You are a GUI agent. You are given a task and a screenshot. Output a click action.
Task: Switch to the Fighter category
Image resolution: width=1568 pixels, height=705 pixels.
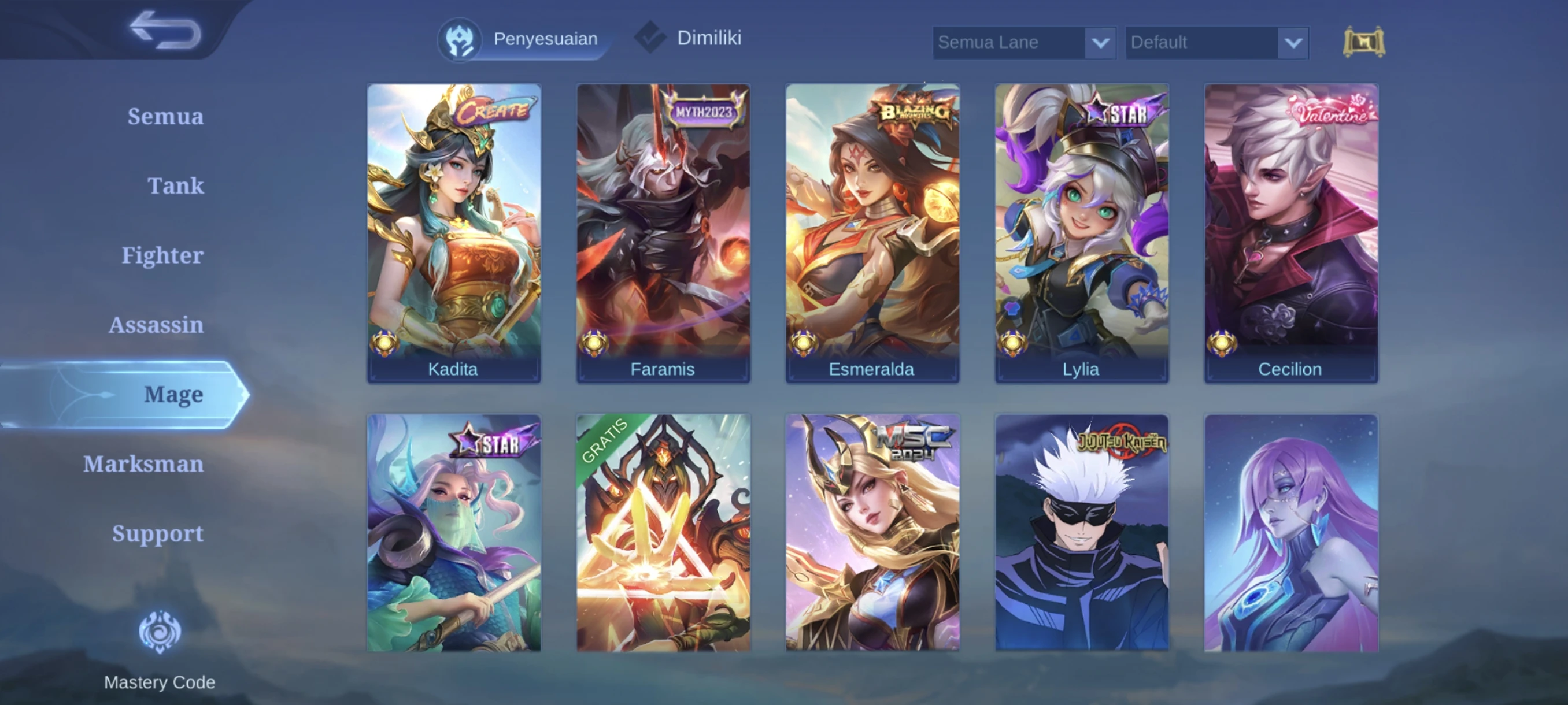point(162,255)
